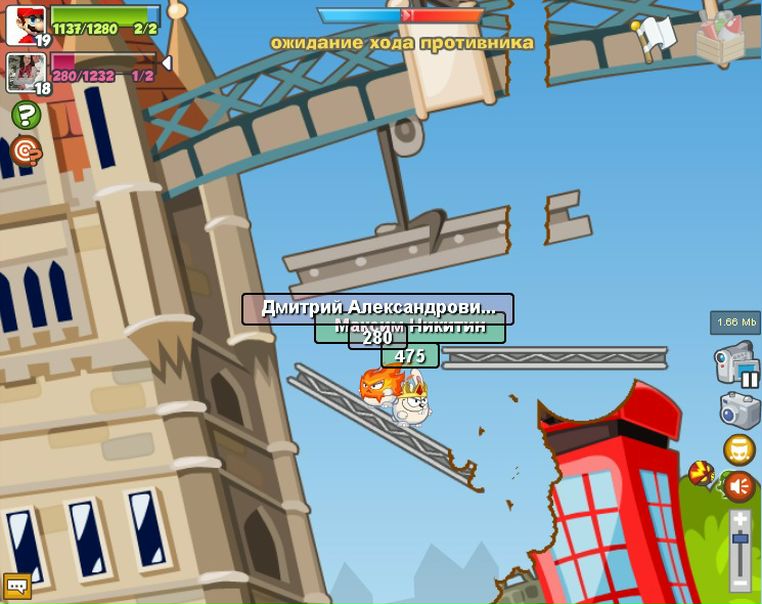The width and height of the screenshot is (762, 604).
Task: Open the chat speech bubble
Action: [x=17, y=585]
